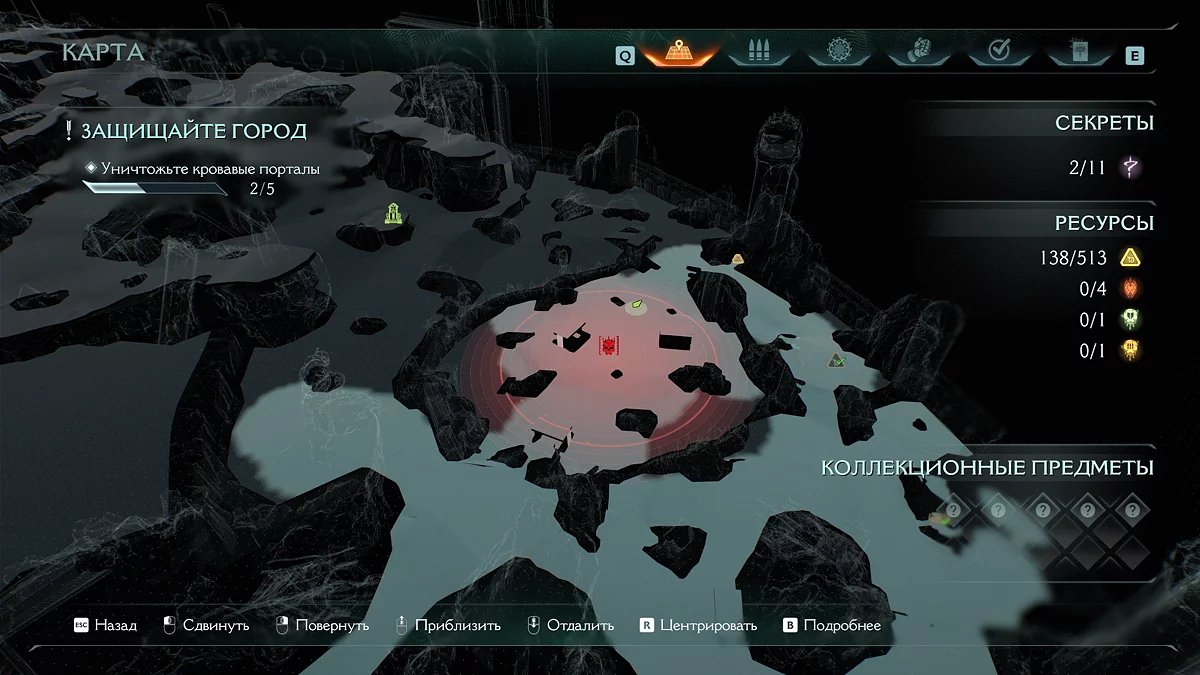The height and width of the screenshot is (675, 1200).
Task: Click the purple Secrets rune icon
Action: 1131,167
